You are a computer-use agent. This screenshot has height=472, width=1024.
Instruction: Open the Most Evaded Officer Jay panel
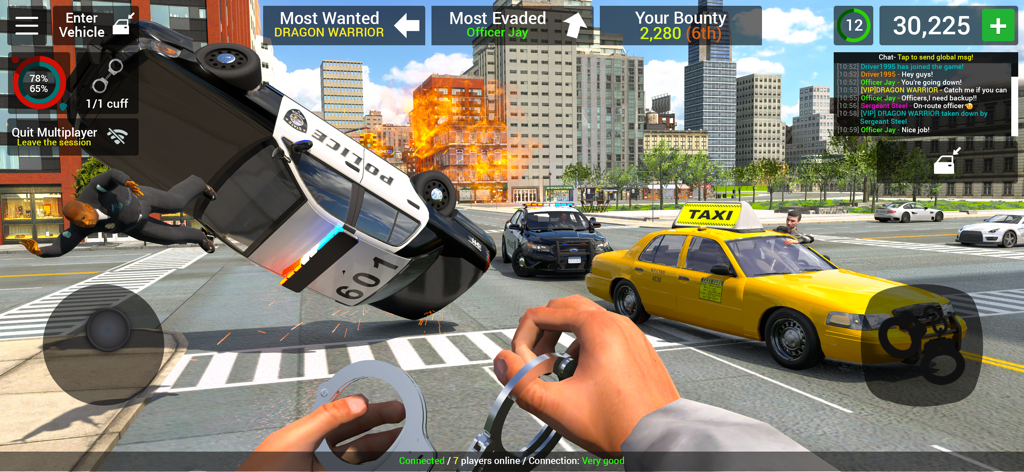[x=511, y=25]
